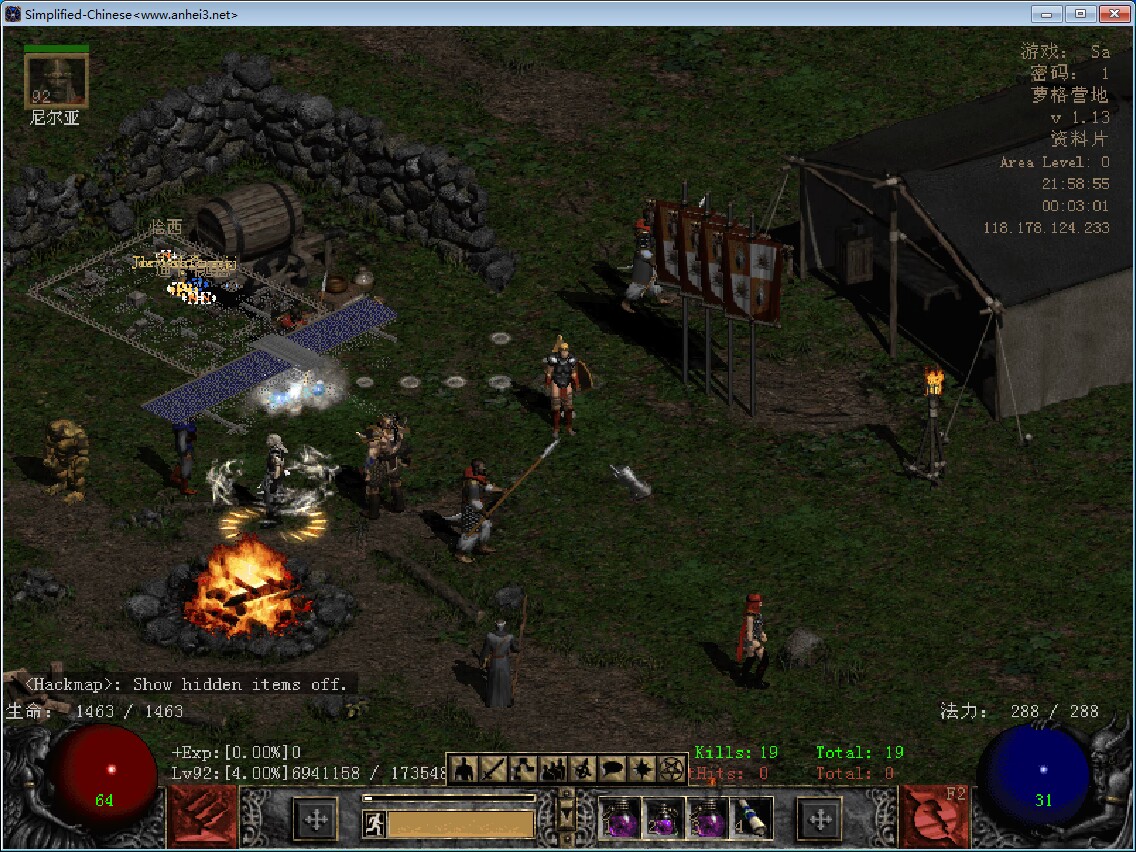Open the game menu pentagram icon
The height and width of the screenshot is (852, 1136).
pyautogui.click(x=670, y=769)
